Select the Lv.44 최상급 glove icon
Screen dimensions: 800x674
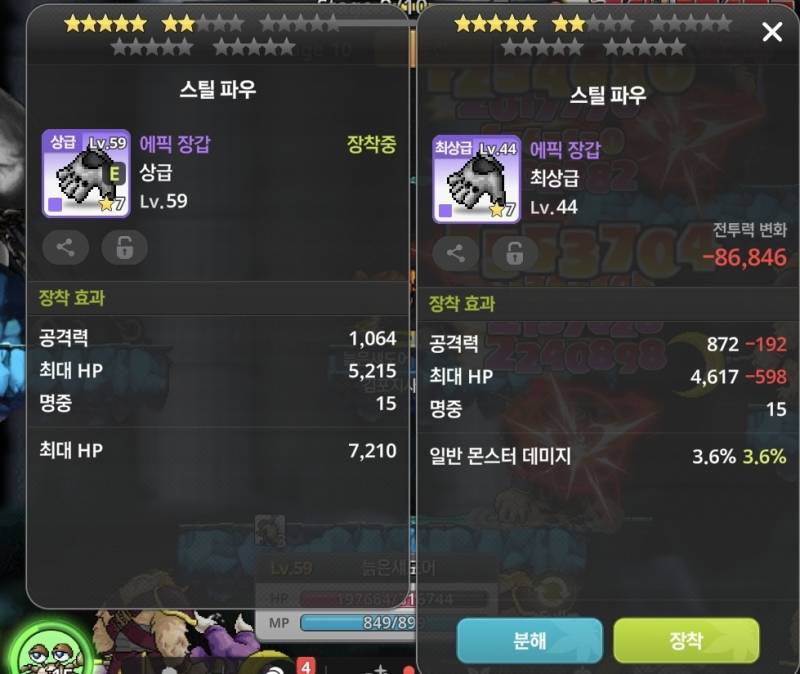click(476, 178)
